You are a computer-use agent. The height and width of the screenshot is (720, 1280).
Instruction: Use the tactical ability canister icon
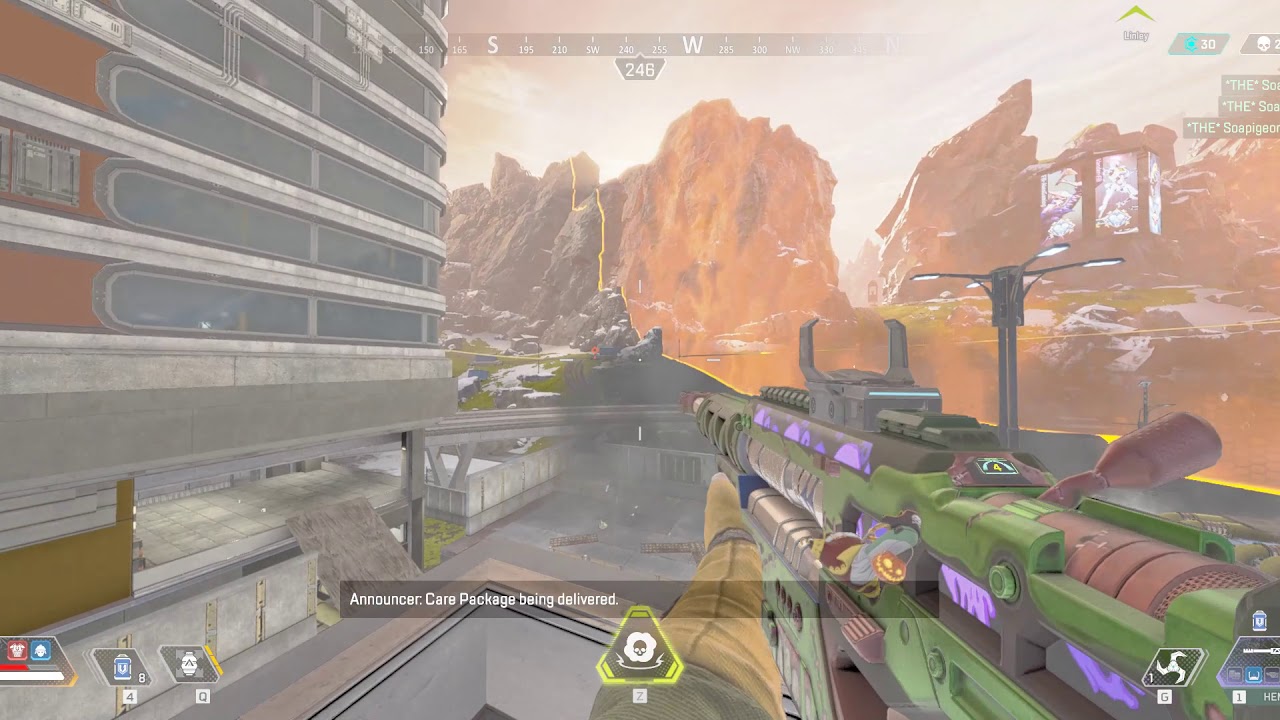pos(189,663)
